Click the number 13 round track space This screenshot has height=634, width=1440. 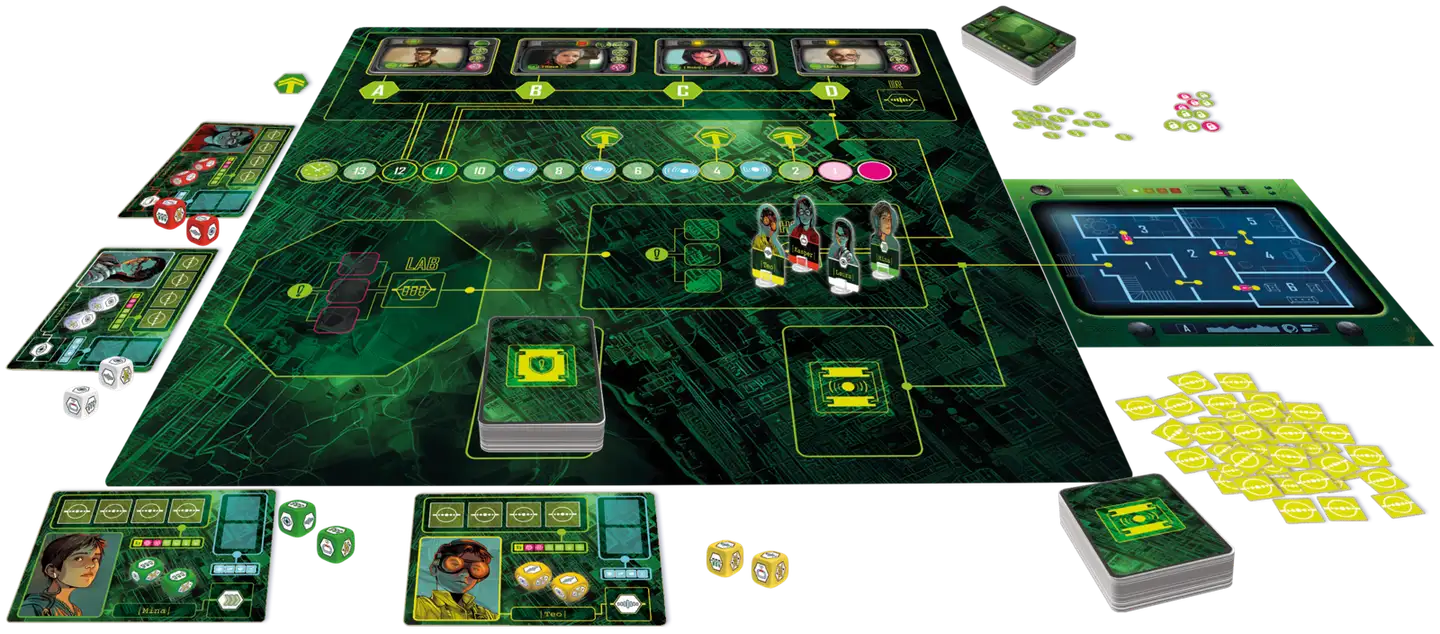(x=357, y=172)
